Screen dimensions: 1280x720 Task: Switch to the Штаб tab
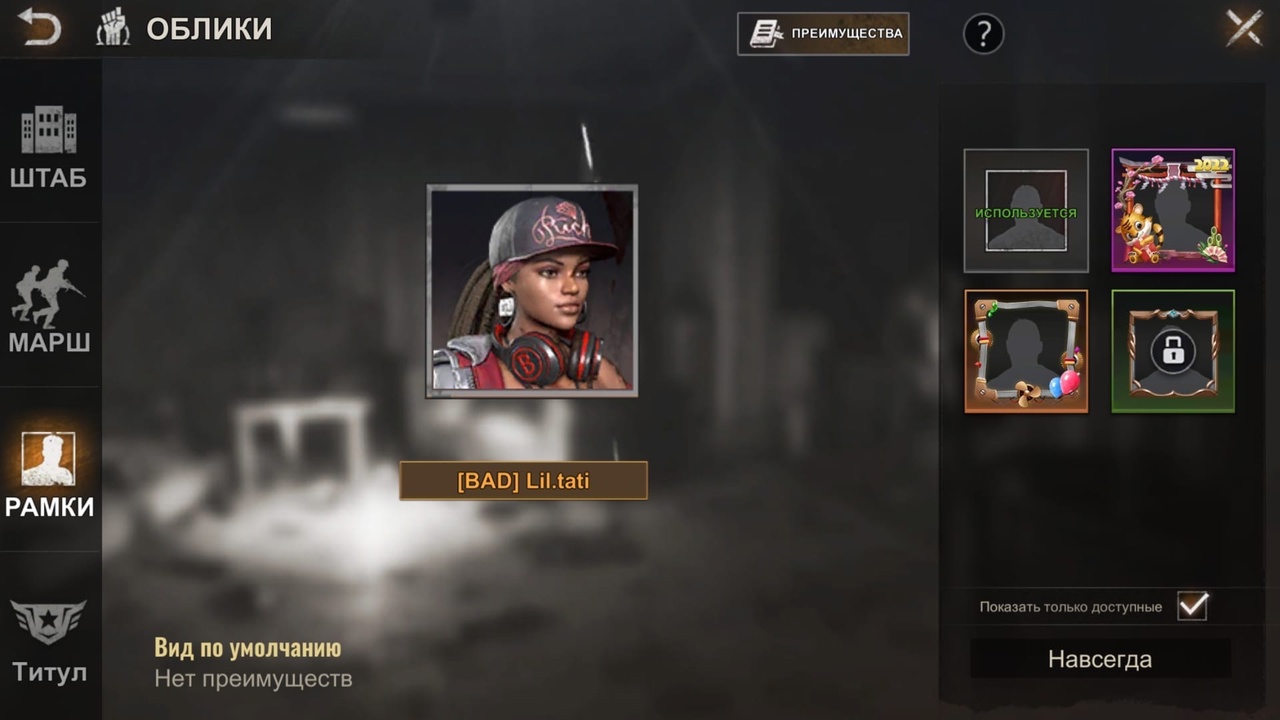point(49,148)
